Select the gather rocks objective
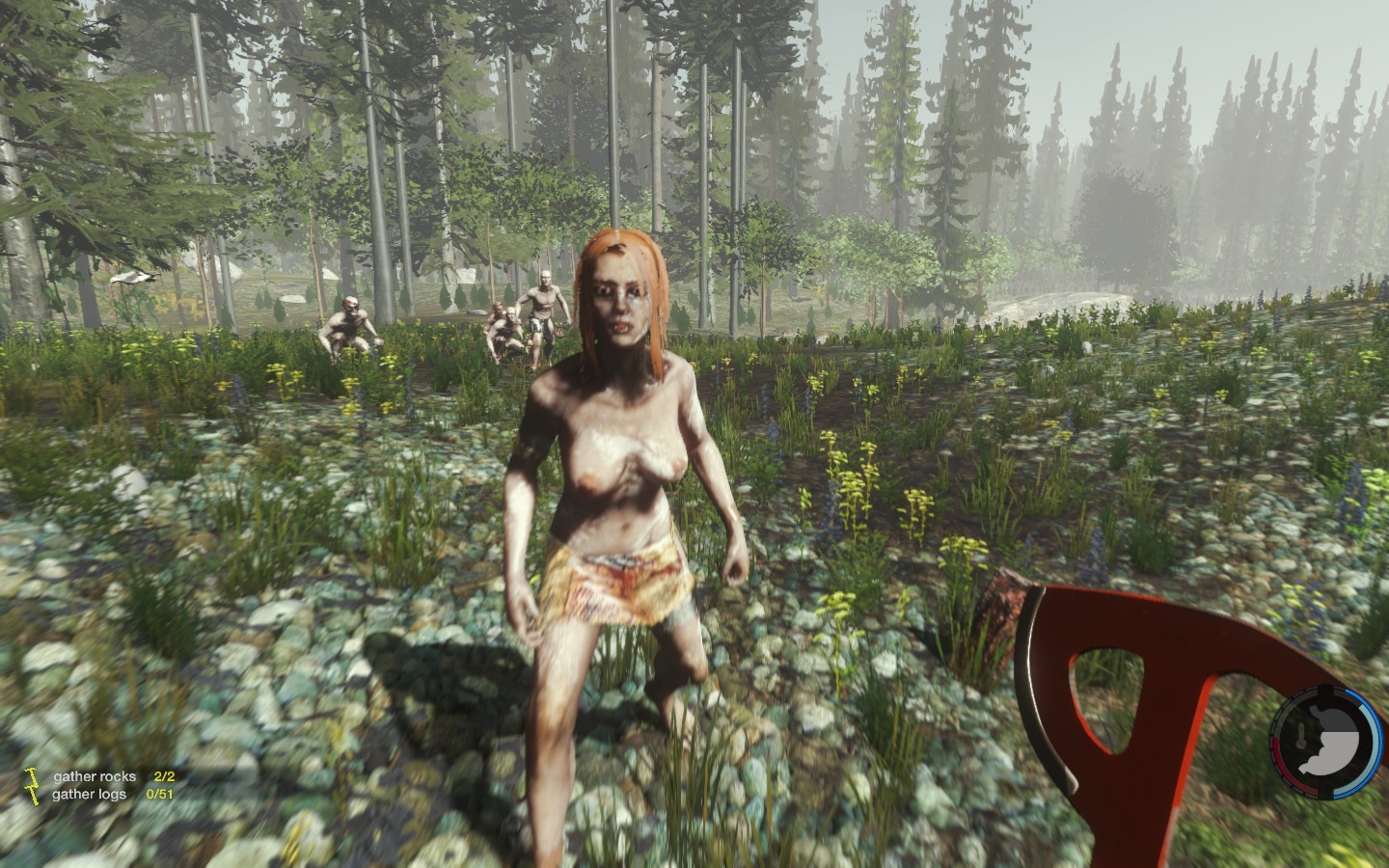1389x868 pixels. tap(95, 776)
